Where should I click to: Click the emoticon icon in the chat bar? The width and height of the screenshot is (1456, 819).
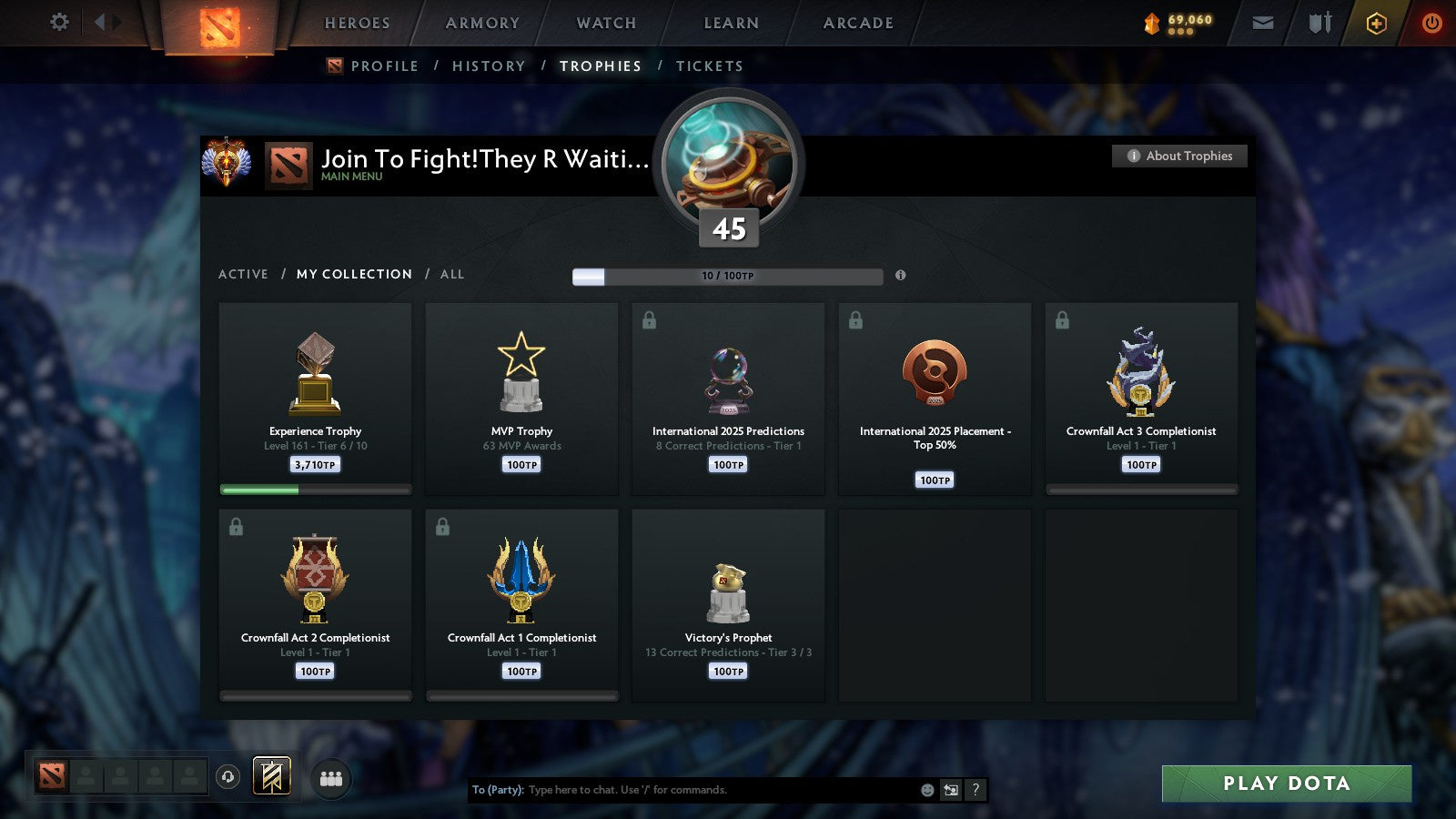tap(927, 790)
